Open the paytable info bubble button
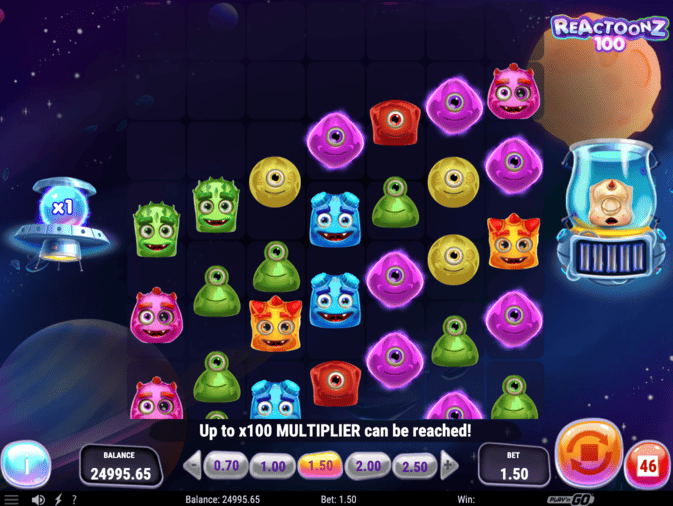The width and height of the screenshot is (673, 506). tap(25, 464)
